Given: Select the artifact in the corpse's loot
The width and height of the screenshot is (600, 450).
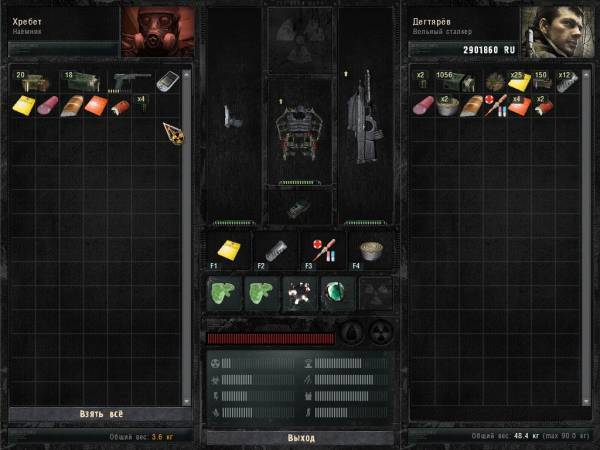Looking at the screenshot, I should tap(171, 130).
